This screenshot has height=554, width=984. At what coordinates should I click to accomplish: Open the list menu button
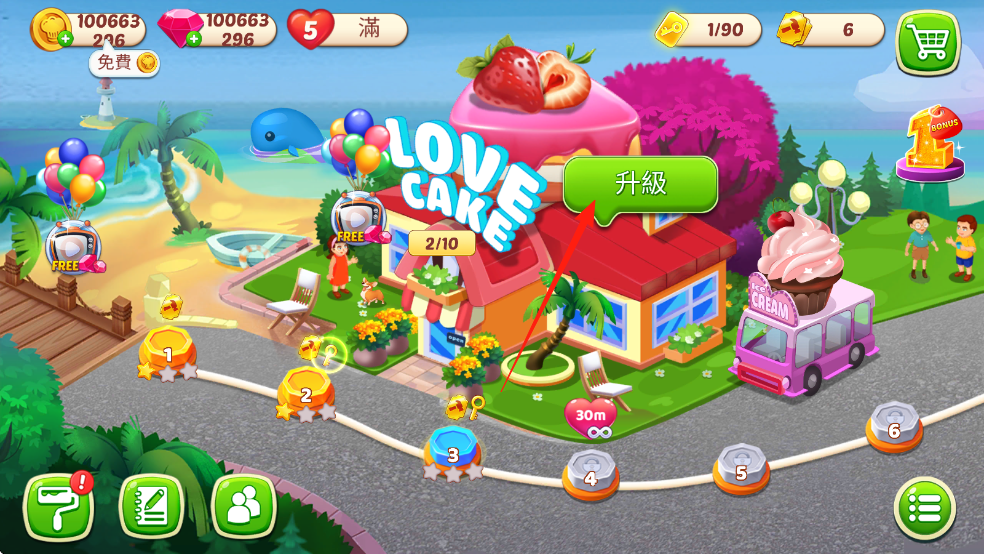(924, 510)
